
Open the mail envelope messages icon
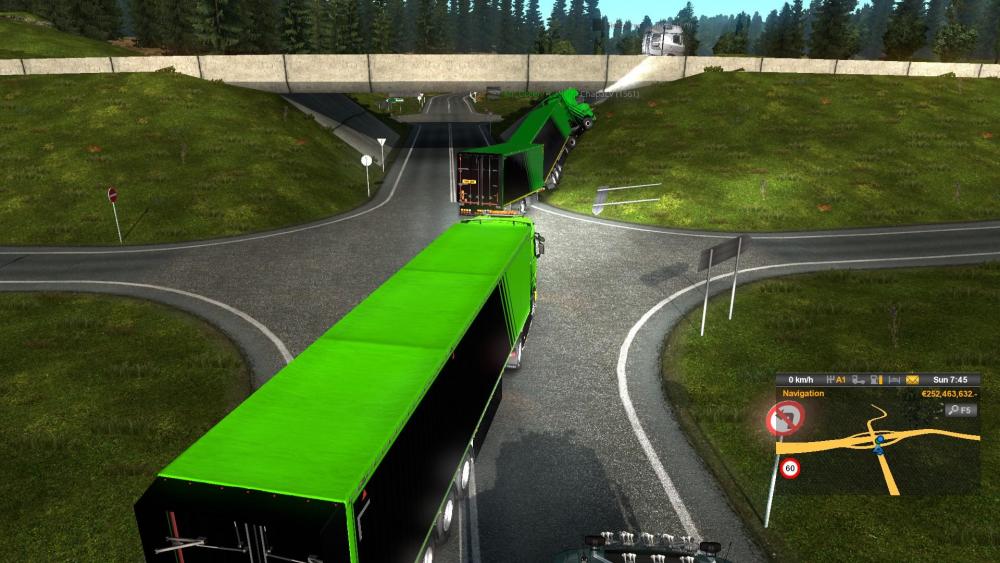(912, 380)
